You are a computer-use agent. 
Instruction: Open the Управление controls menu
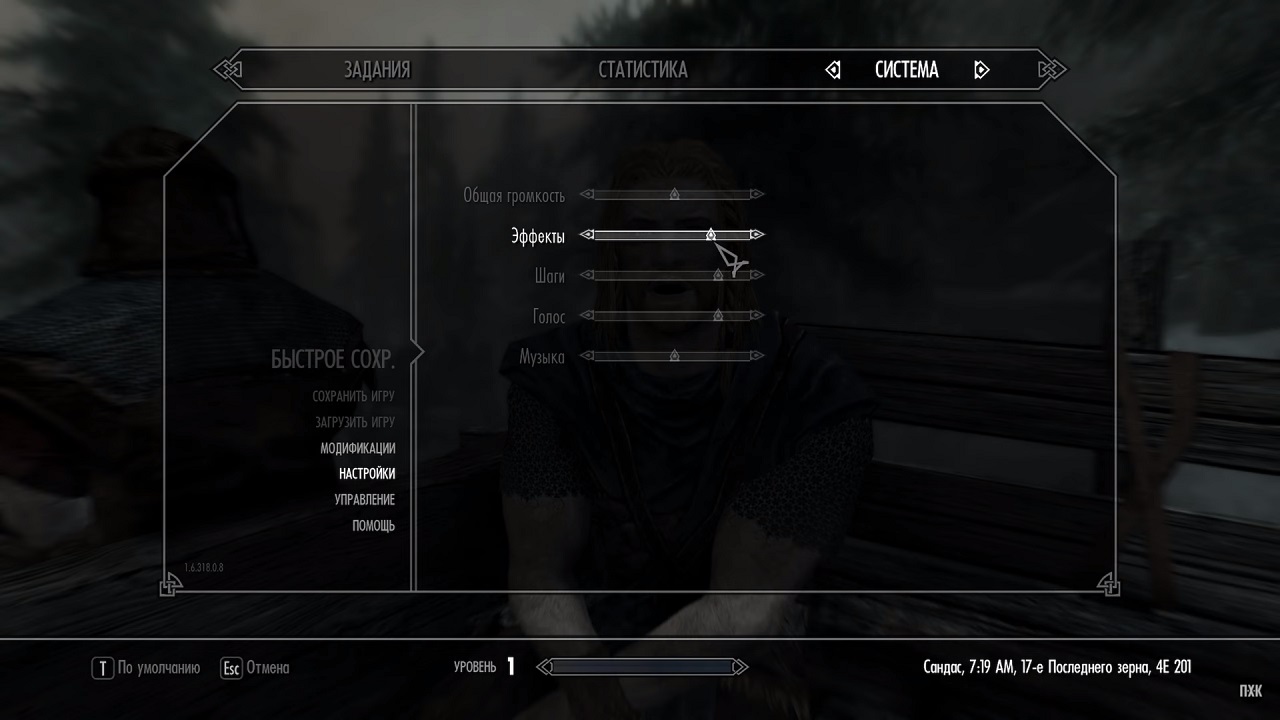coord(364,500)
